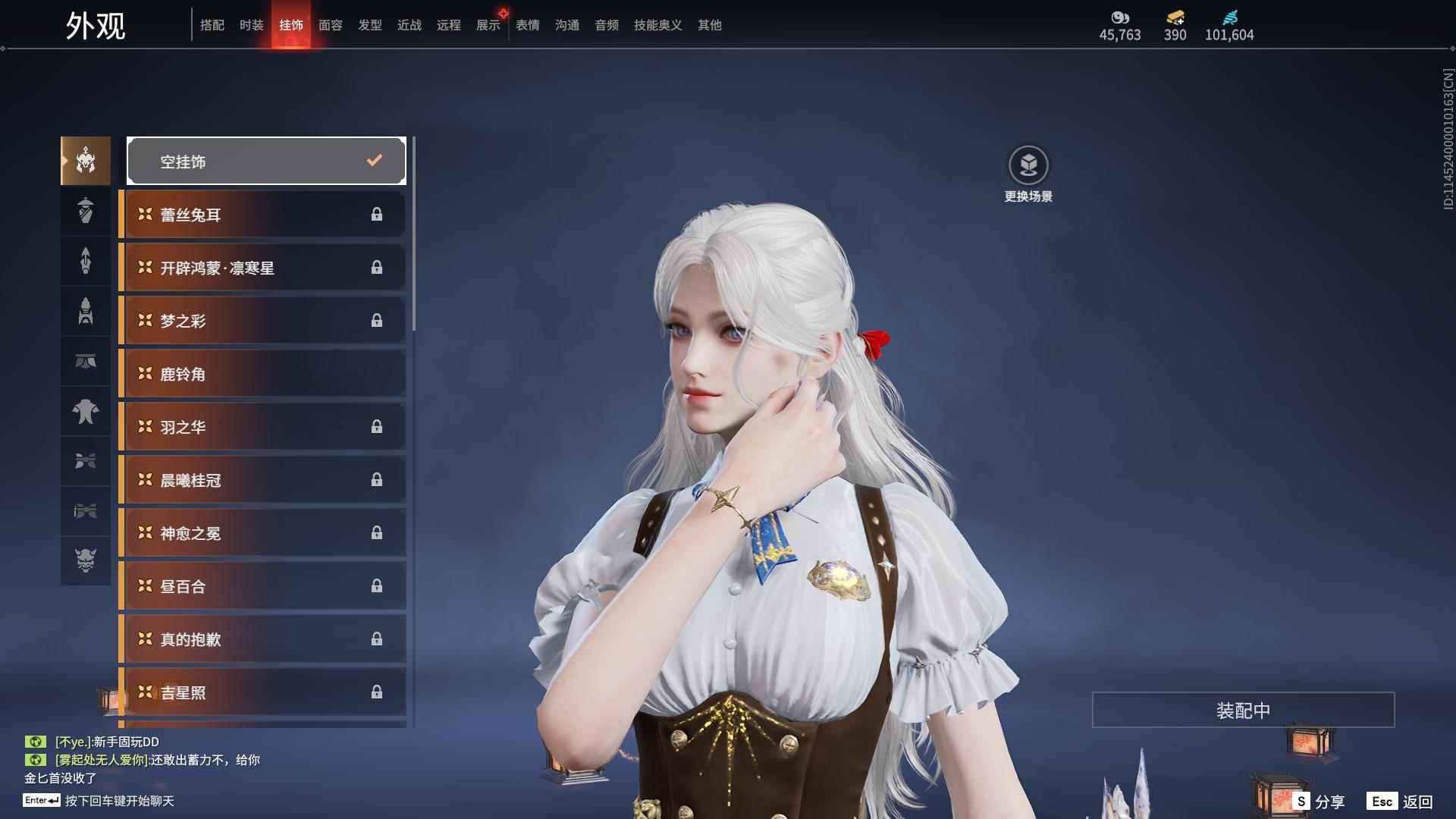Image resolution: width=1456 pixels, height=819 pixels.
Task: Click the 装配中 equip button
Action: [1243, 710]
